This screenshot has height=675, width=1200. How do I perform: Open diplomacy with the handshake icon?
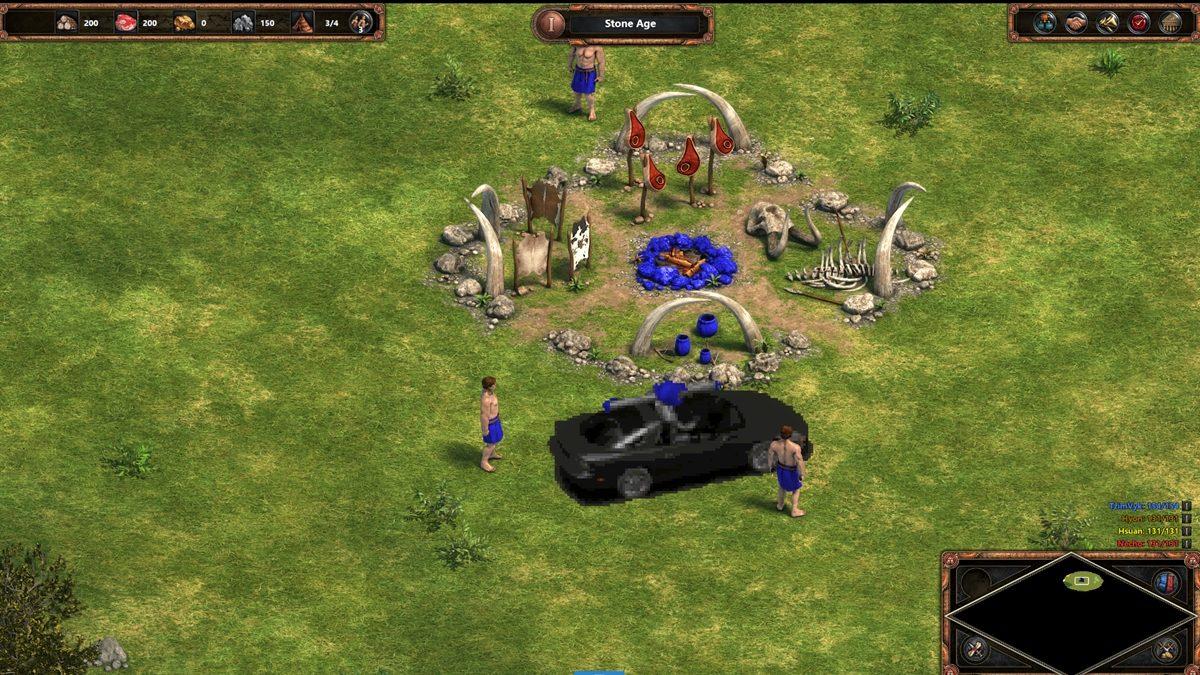pyautogui.click(x=1076, y=22)
